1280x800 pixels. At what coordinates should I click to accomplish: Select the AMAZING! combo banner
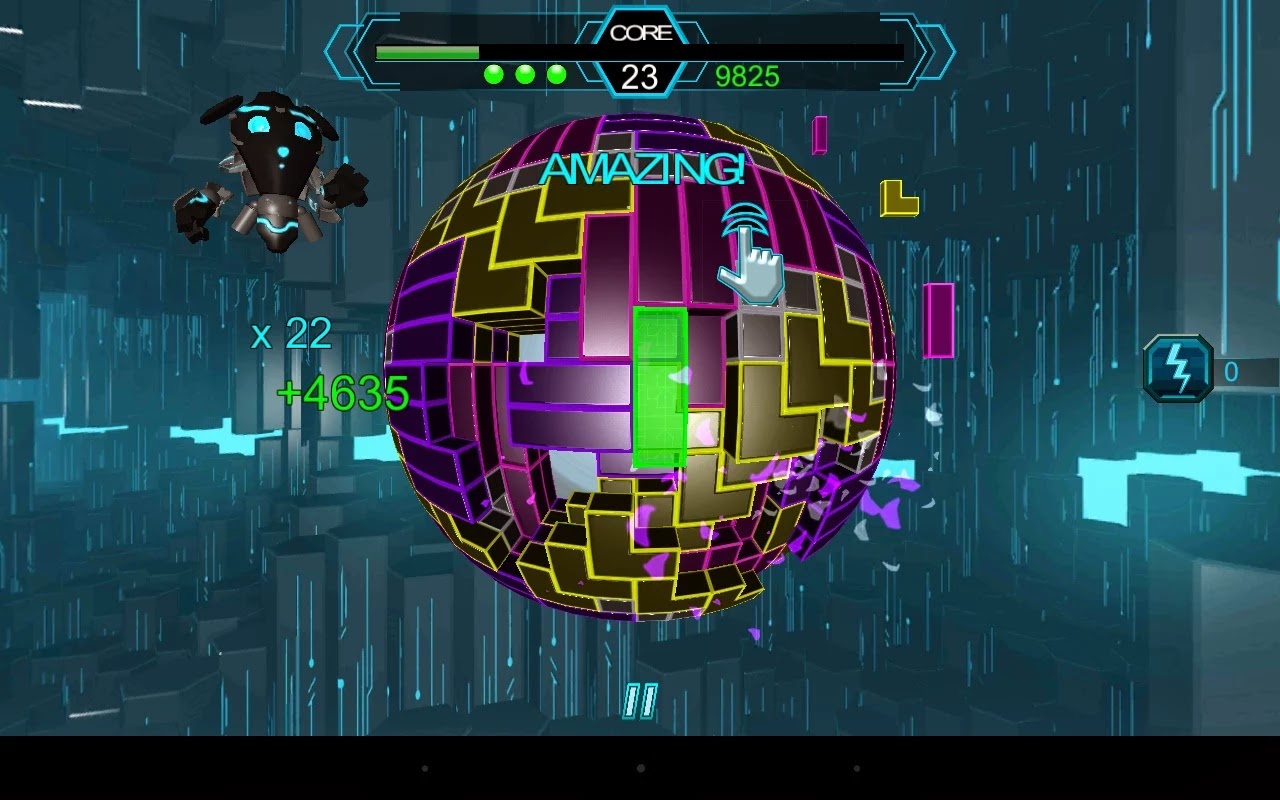click(643, 172)
